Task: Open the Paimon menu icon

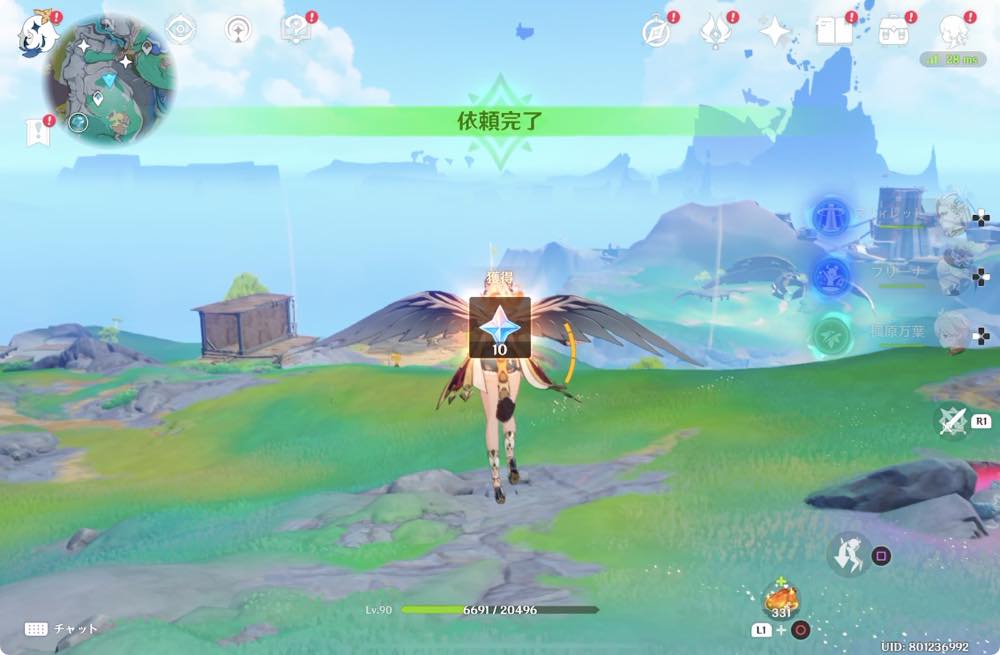Action: (35, 33)
